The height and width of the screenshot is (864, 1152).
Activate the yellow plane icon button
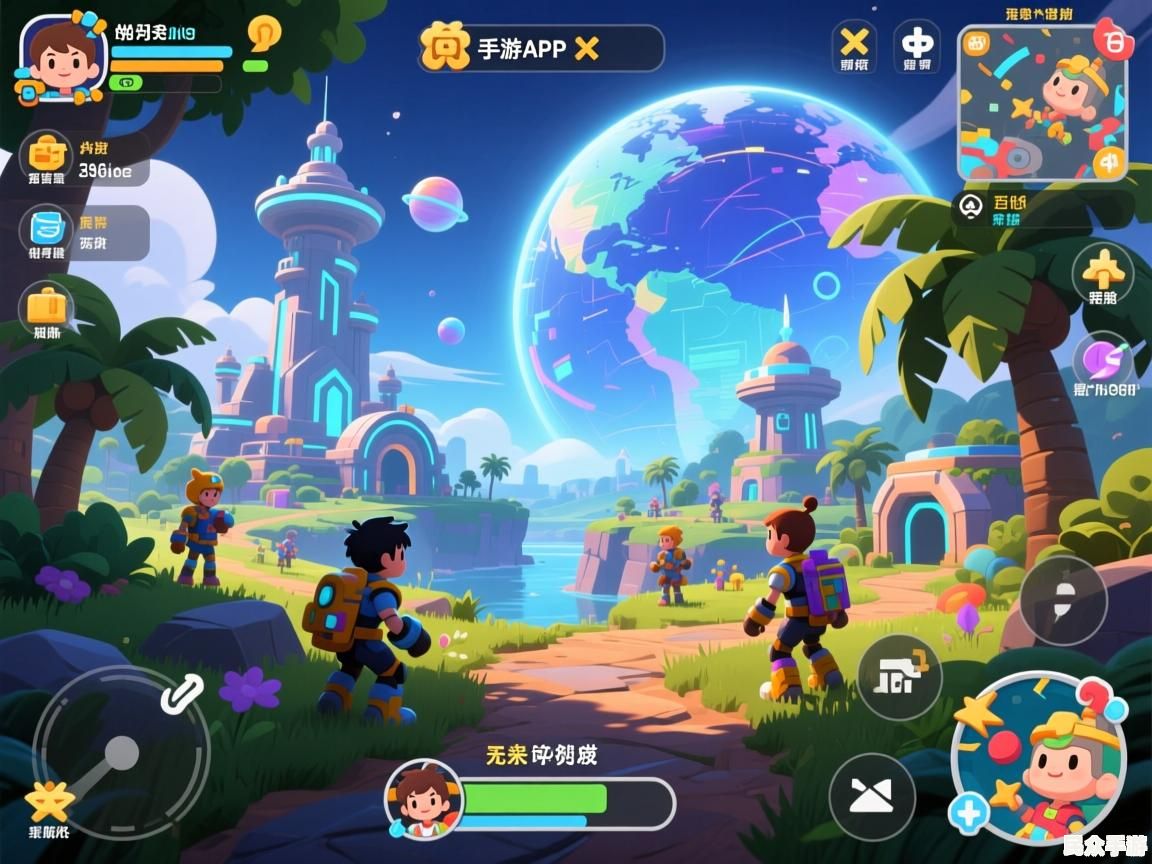click(1103, 270)
